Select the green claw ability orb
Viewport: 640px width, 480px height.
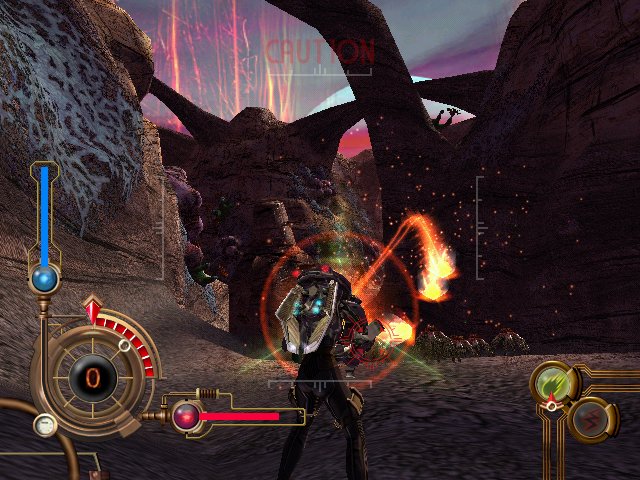click(x=551, y=382)
